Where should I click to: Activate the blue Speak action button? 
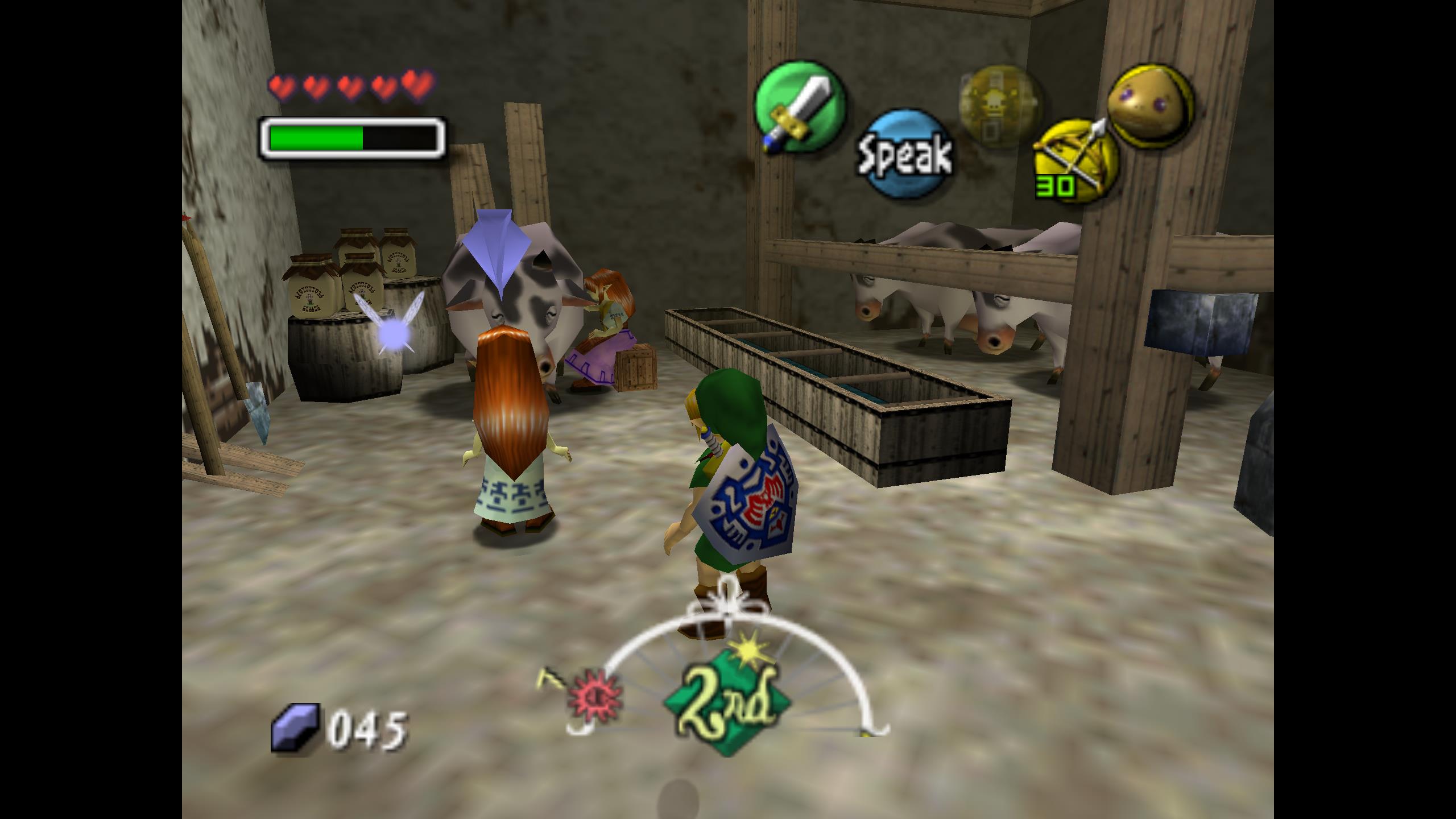905,154
